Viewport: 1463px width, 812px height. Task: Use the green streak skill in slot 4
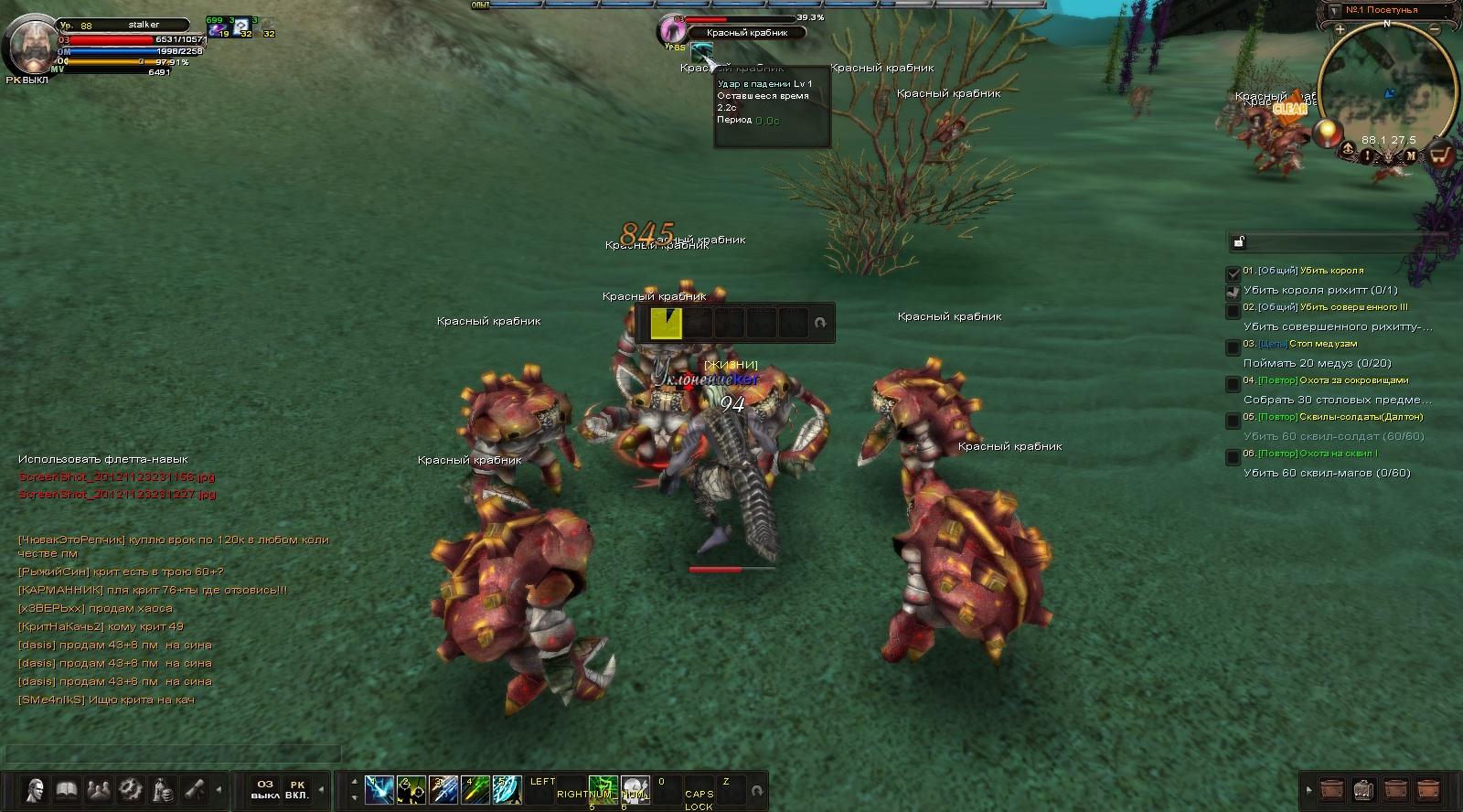pos(475,789)
